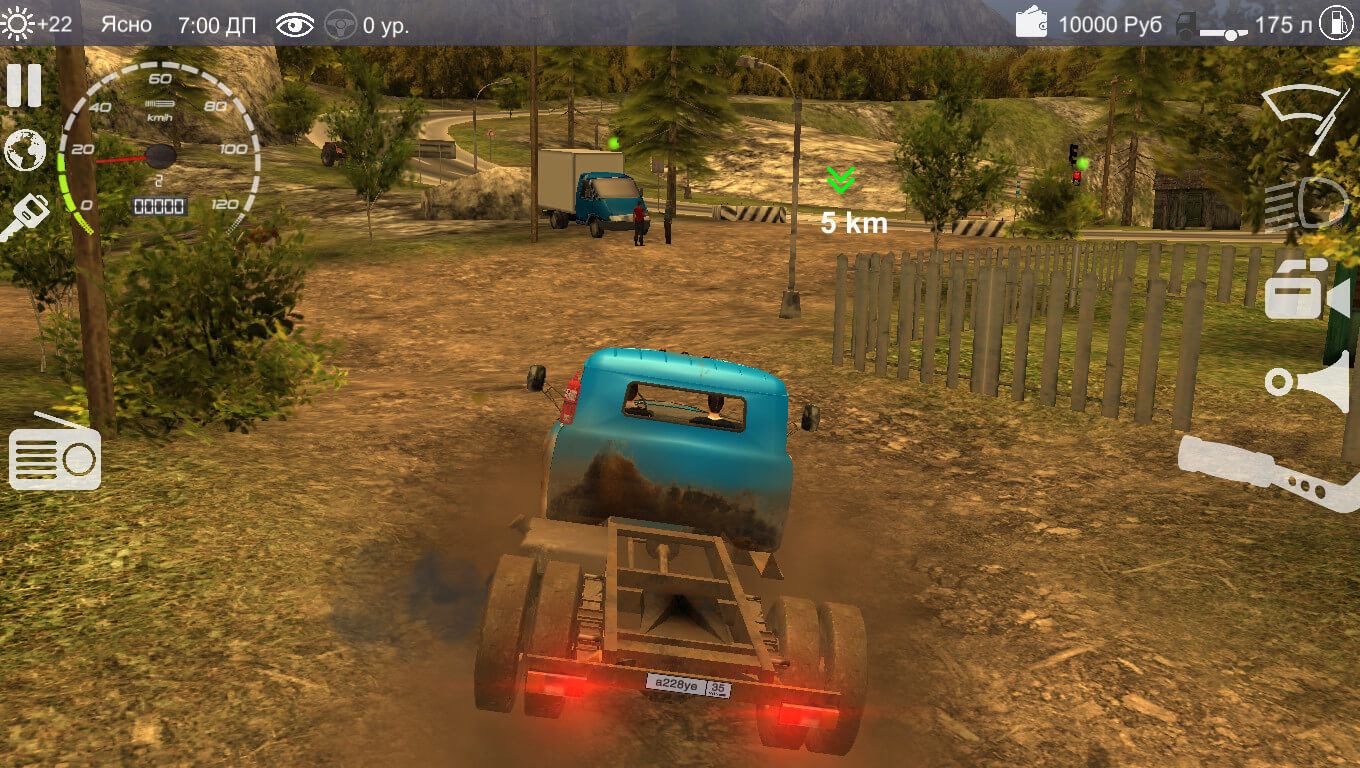
Task: Open the wallet money icon
Action: pos(1031,23)
